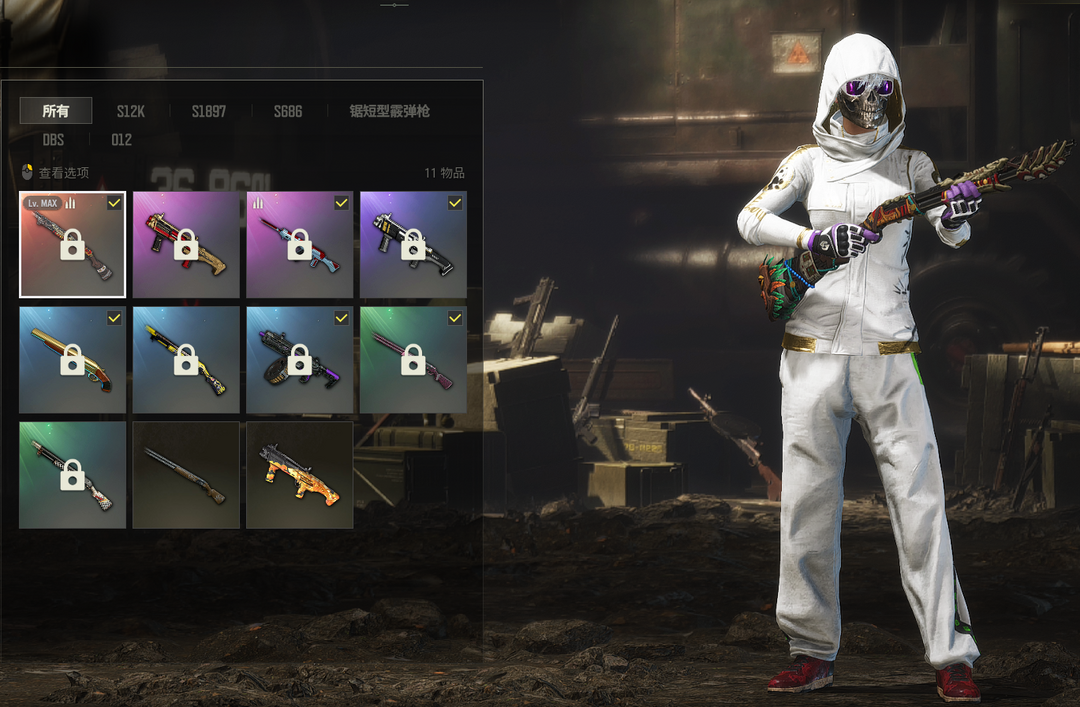Select the plain unlocked wooden shotgun

point(186,475)
